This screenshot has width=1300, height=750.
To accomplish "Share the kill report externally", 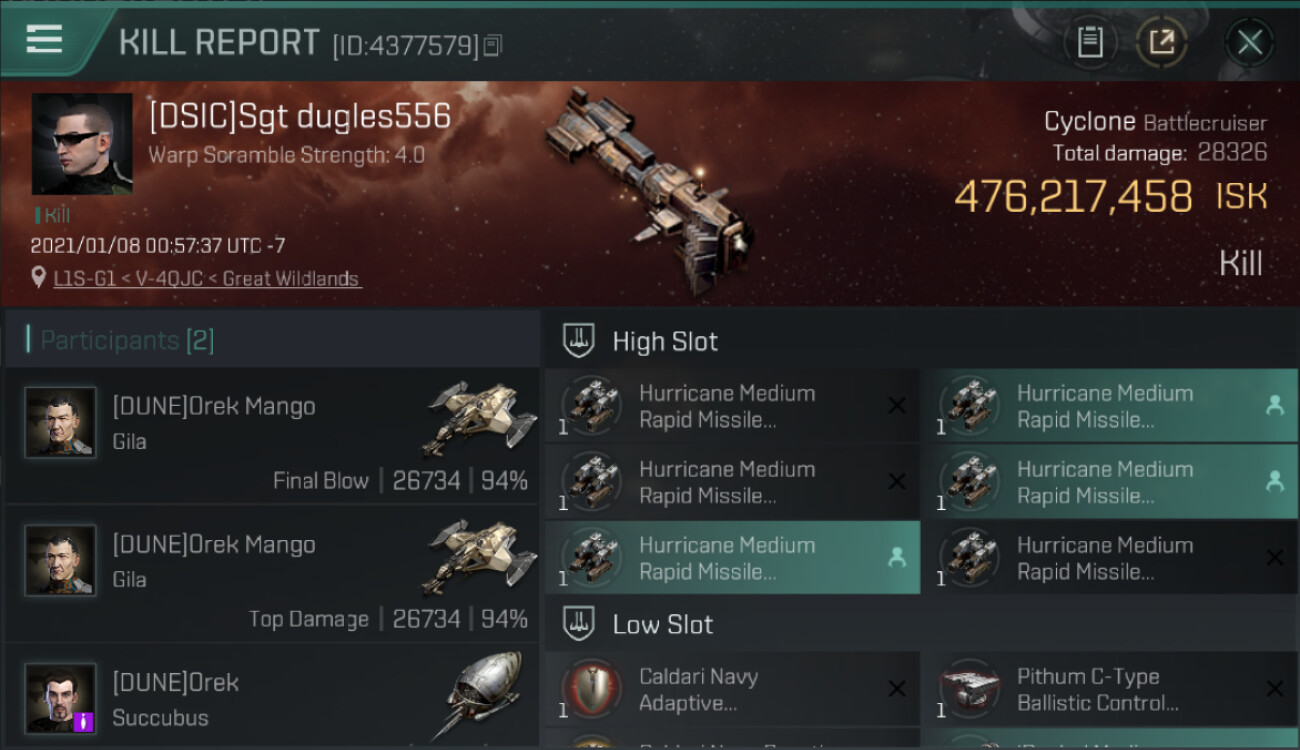I will pos(1161,43).
